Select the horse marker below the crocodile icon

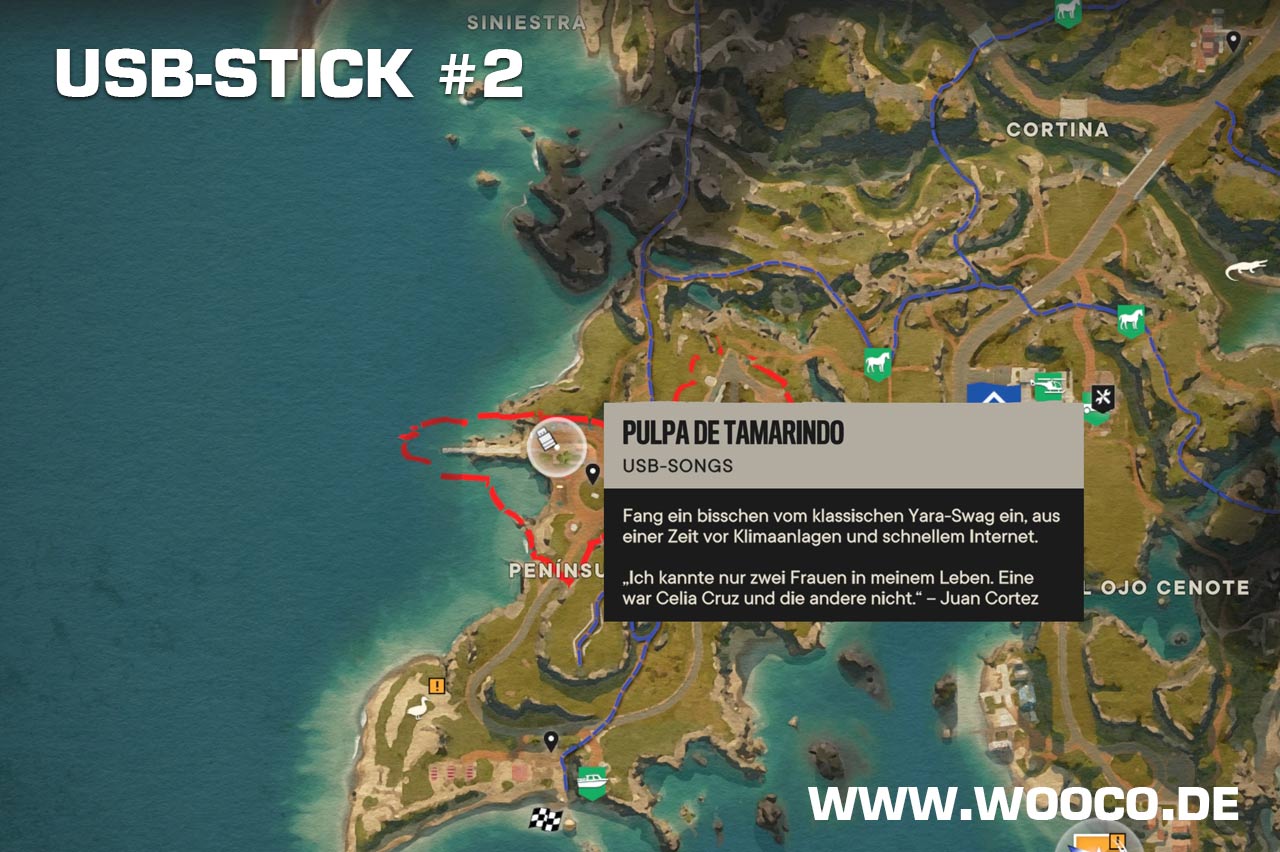[x=1130, y=320]
